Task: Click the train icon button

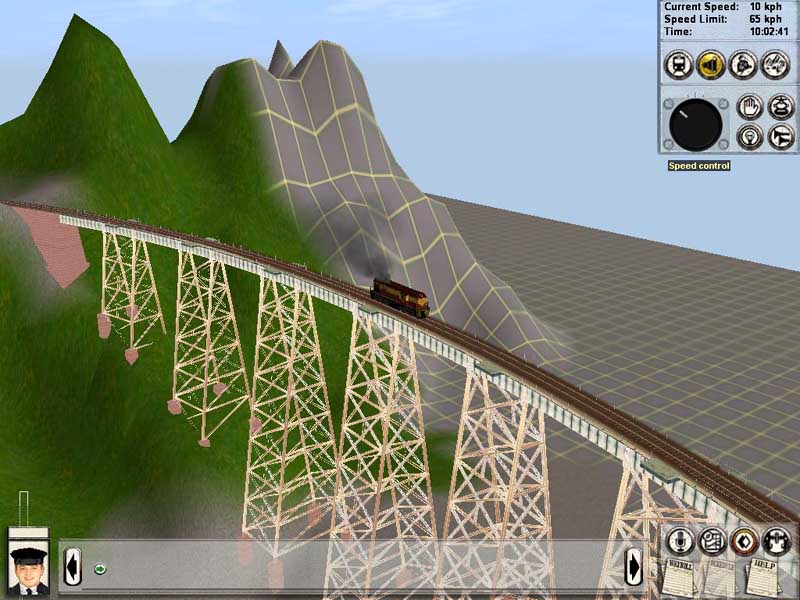Action: [679, 65]
